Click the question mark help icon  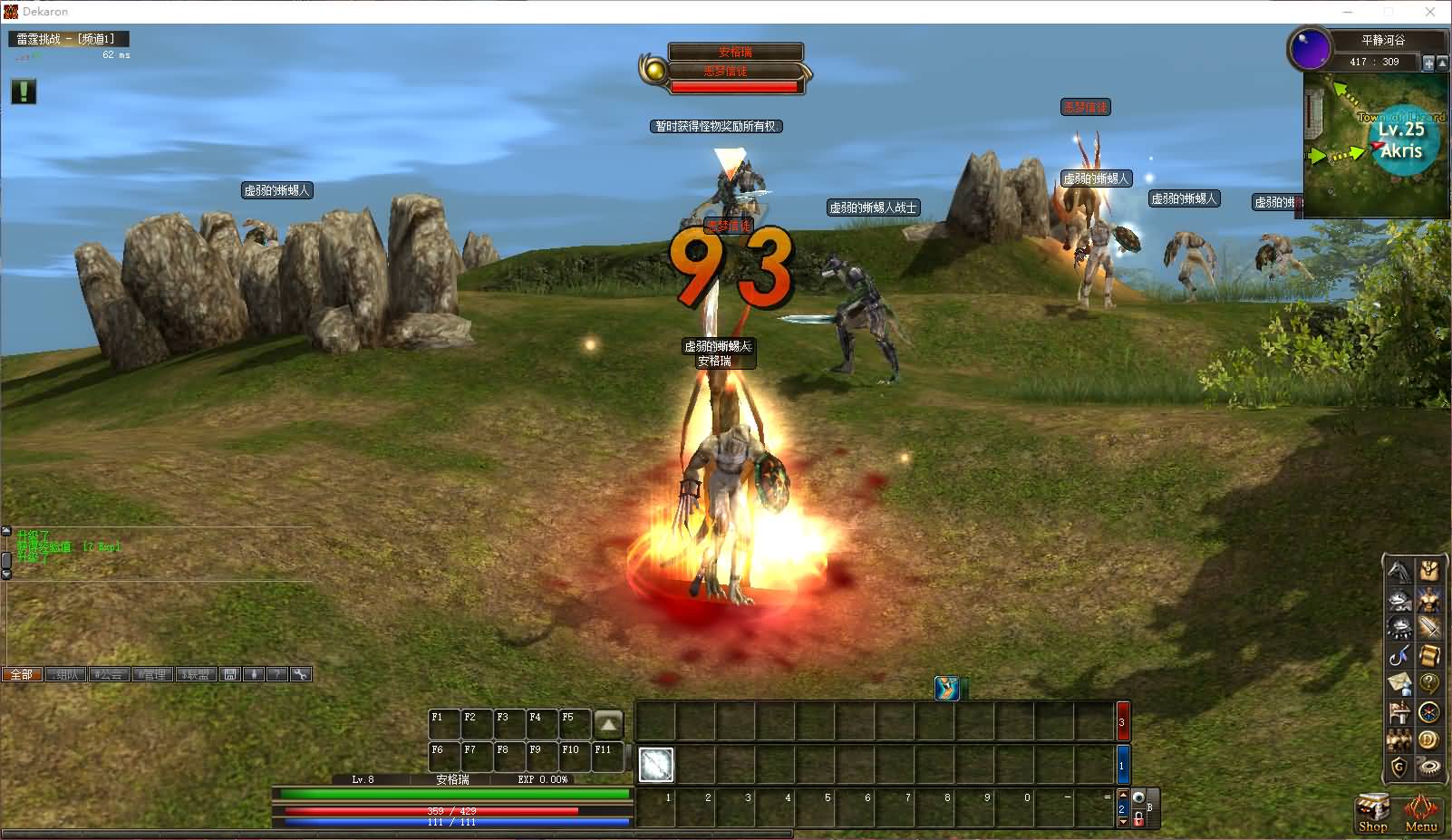[x=1429, y=683]
